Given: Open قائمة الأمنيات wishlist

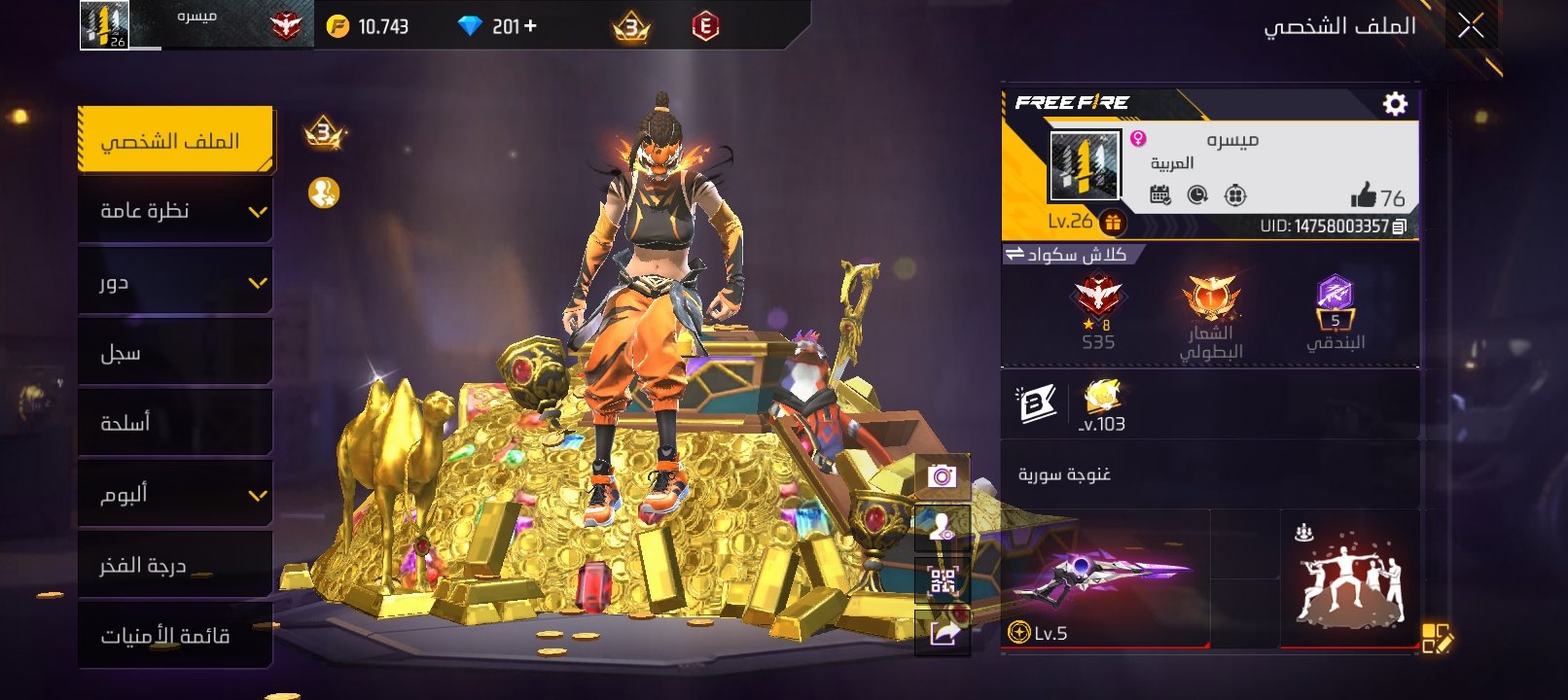Looking at the screenshot, I should click(x=175, y=636).
